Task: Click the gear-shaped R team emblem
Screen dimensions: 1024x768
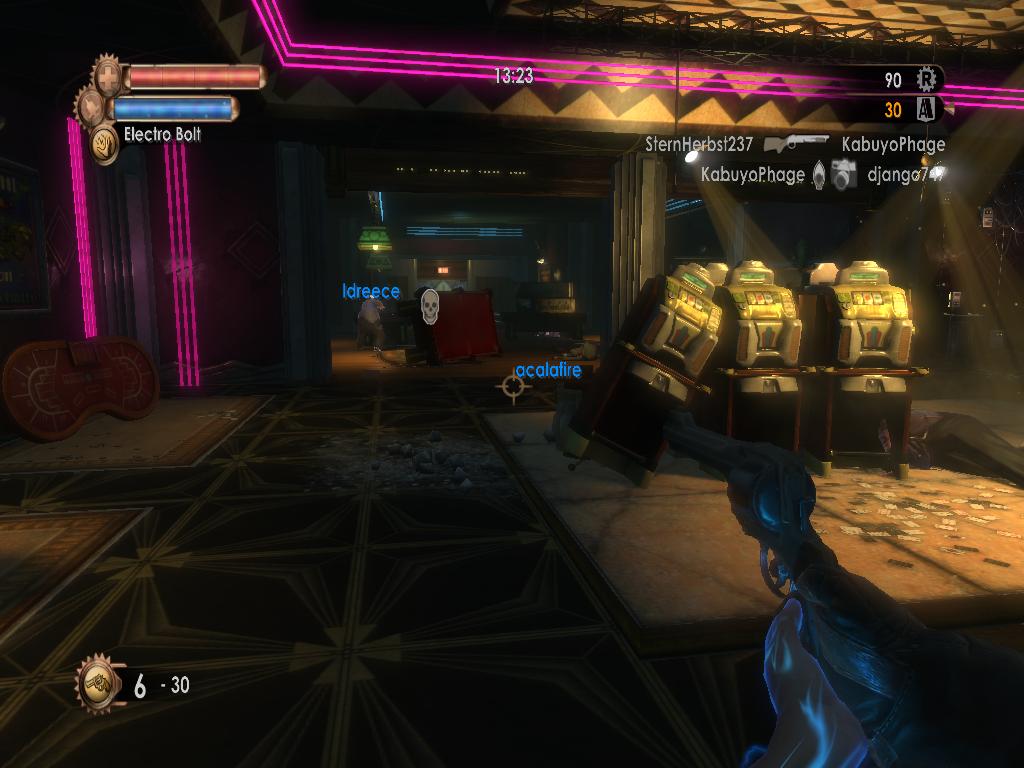Action: tap(928, 79)
